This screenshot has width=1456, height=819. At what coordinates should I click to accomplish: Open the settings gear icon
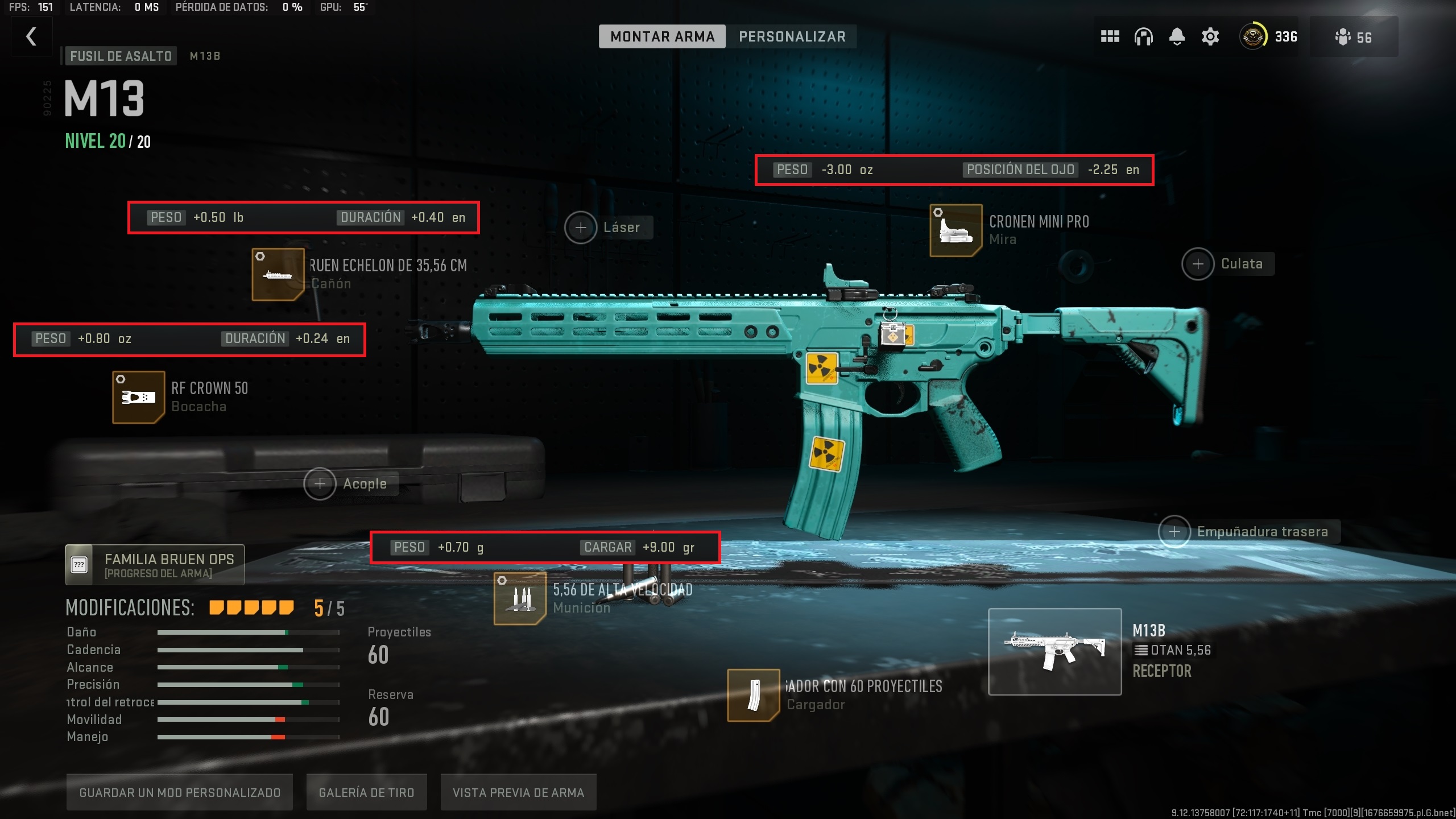pyautogui.click(x=1210, y=36)
